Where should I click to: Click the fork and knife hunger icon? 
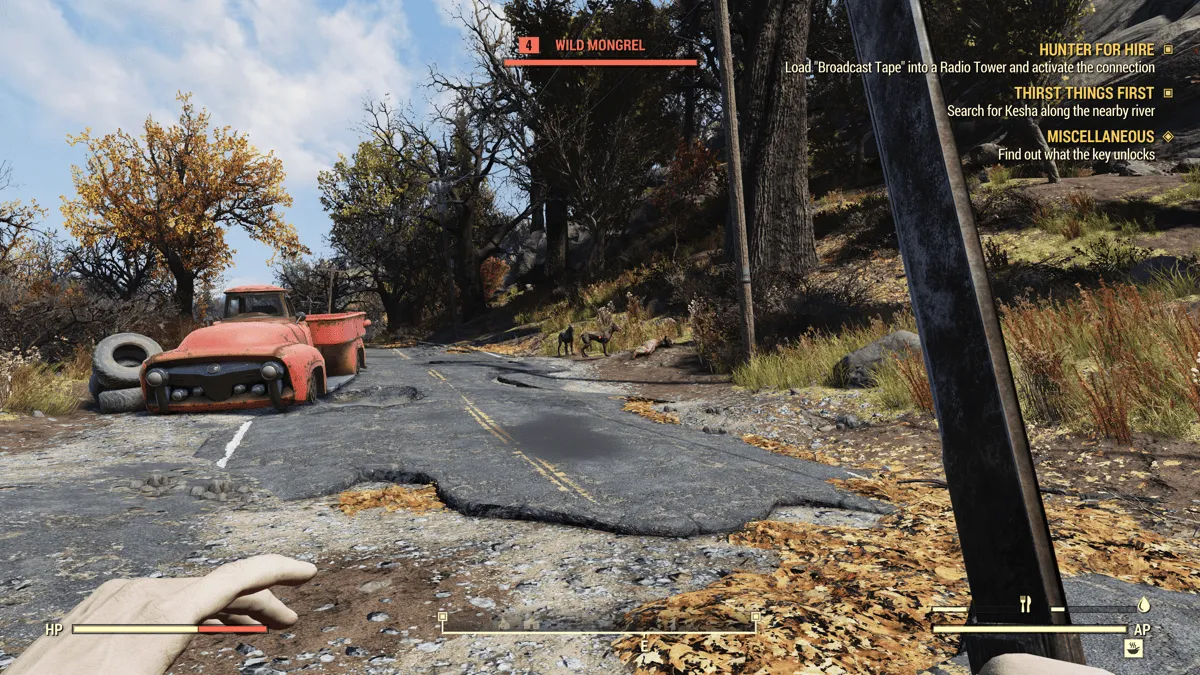[1025, 604]
